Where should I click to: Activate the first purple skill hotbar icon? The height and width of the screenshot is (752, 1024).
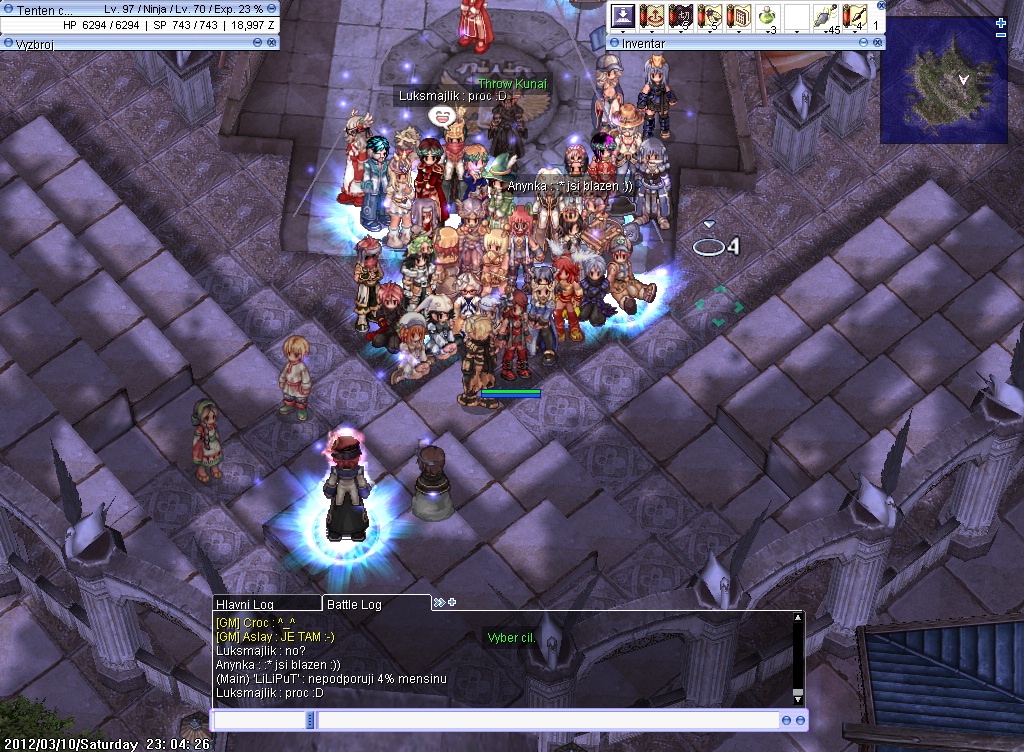pyautogui.click(x=623, y=17)
